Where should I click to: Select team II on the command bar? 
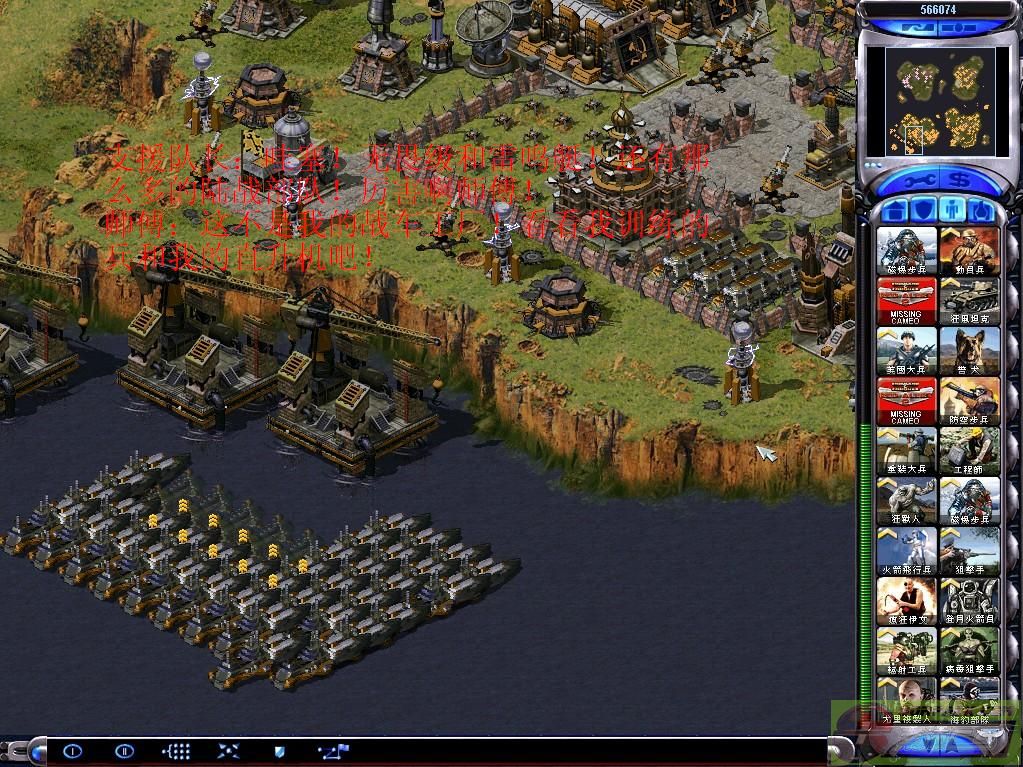point(124,750)
